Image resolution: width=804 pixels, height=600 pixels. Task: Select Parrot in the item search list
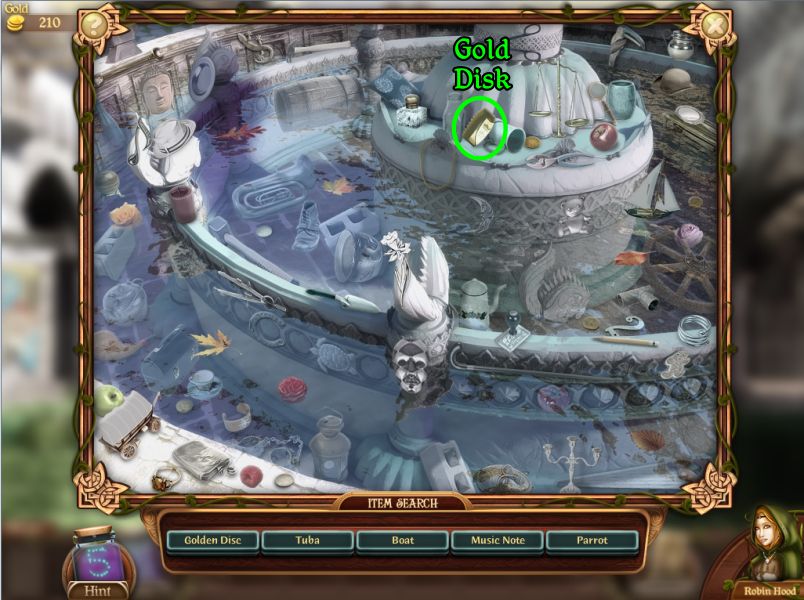[x=592, y=541]
